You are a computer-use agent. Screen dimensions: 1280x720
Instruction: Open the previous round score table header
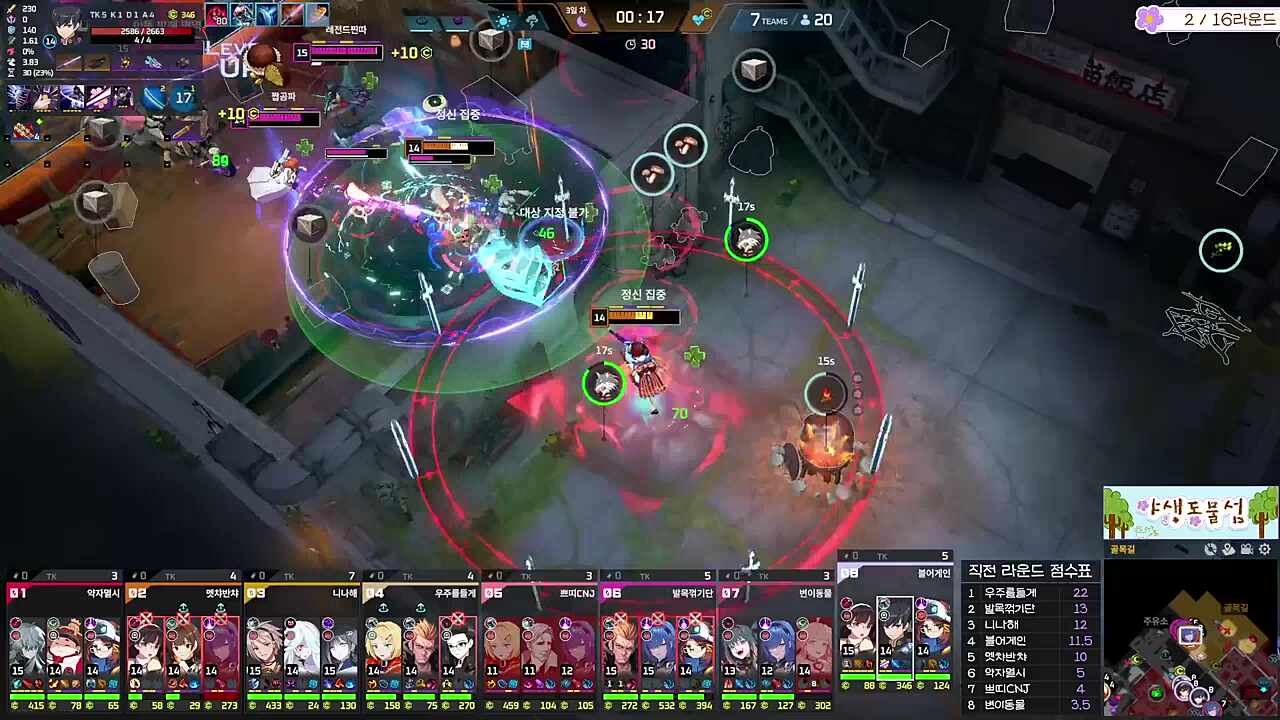(1029, 570)
